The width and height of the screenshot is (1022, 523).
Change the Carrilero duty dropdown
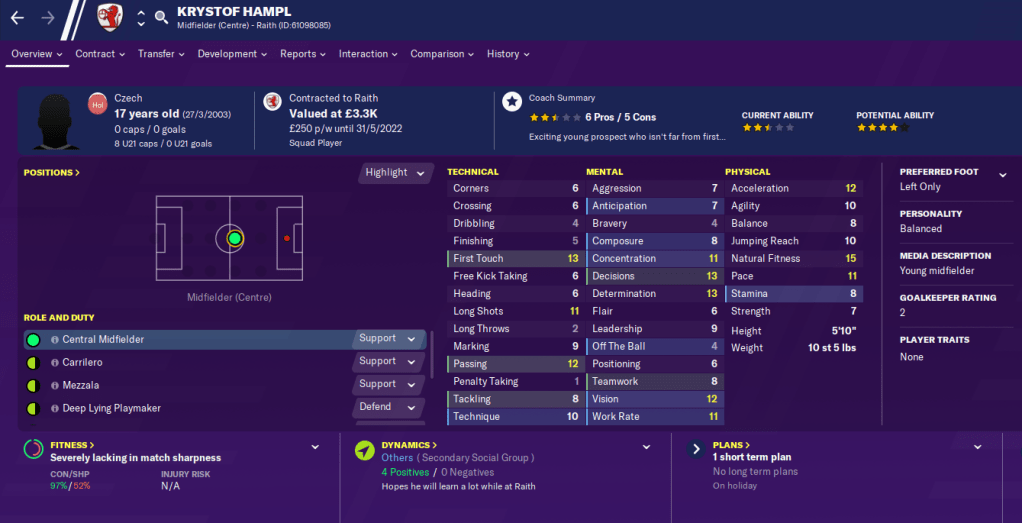coord(388,362)
